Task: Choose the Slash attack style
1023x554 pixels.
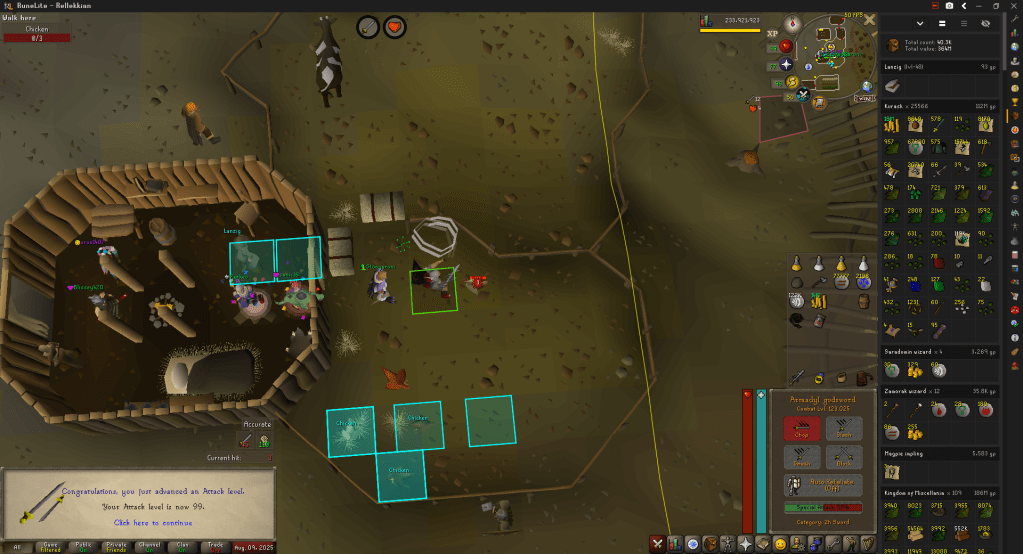Action: pyautogui.click(x=845, y=429)
